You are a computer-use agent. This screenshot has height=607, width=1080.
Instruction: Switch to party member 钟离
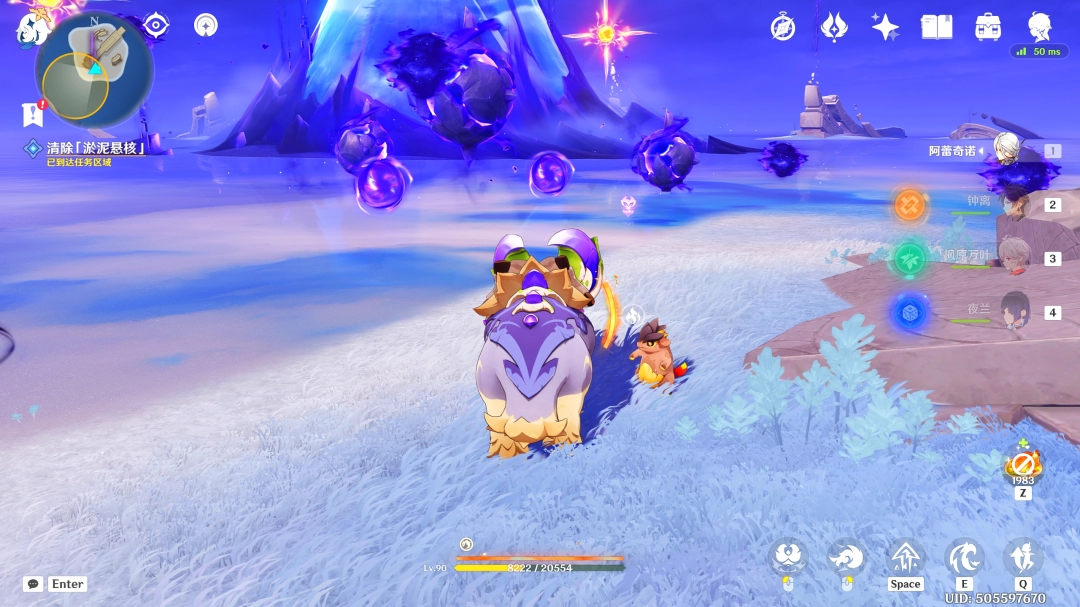pyautogui.click(x=1014, y=204)
